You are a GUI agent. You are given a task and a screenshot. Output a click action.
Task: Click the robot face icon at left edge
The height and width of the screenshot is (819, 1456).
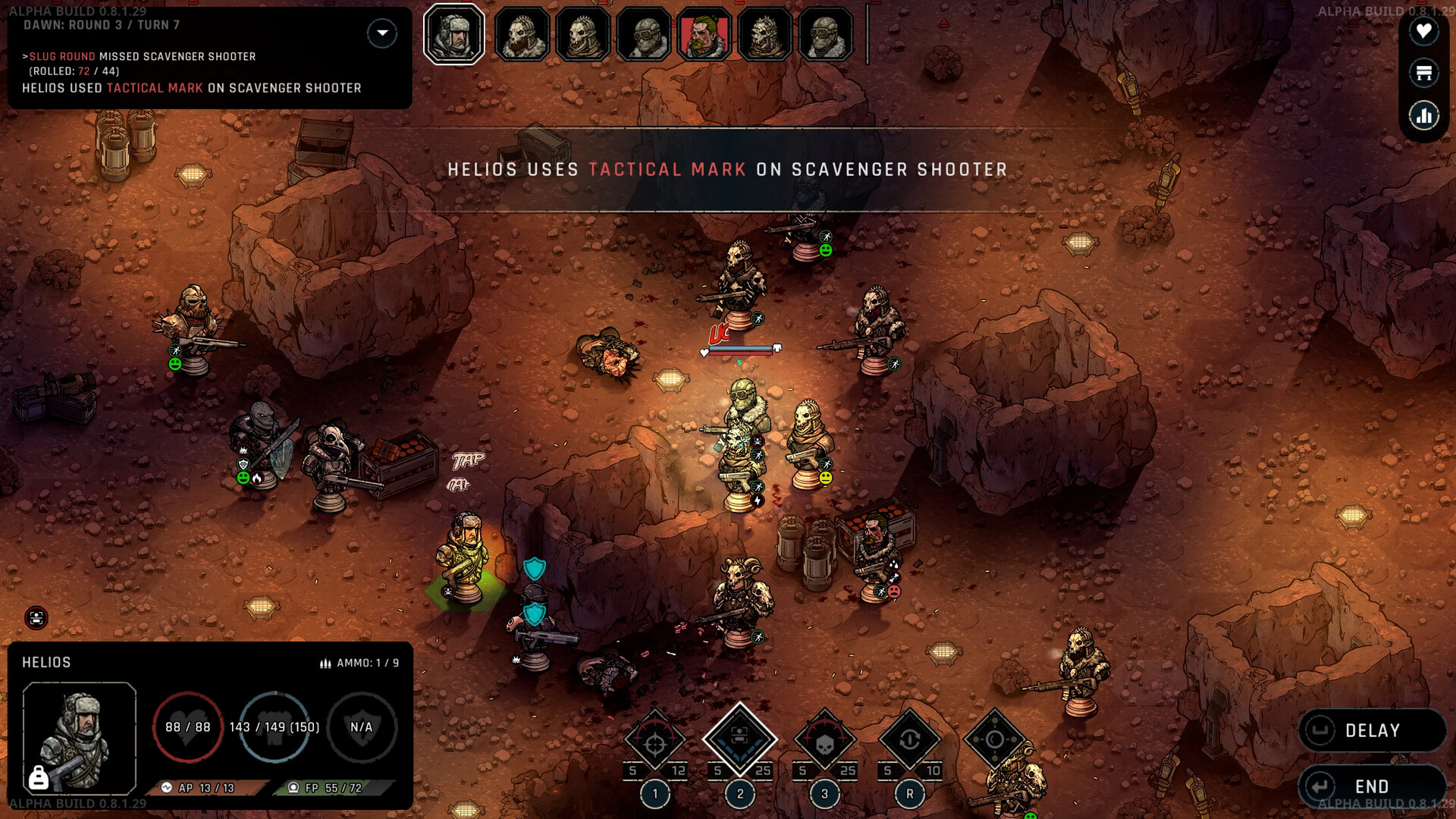(36, 618)
